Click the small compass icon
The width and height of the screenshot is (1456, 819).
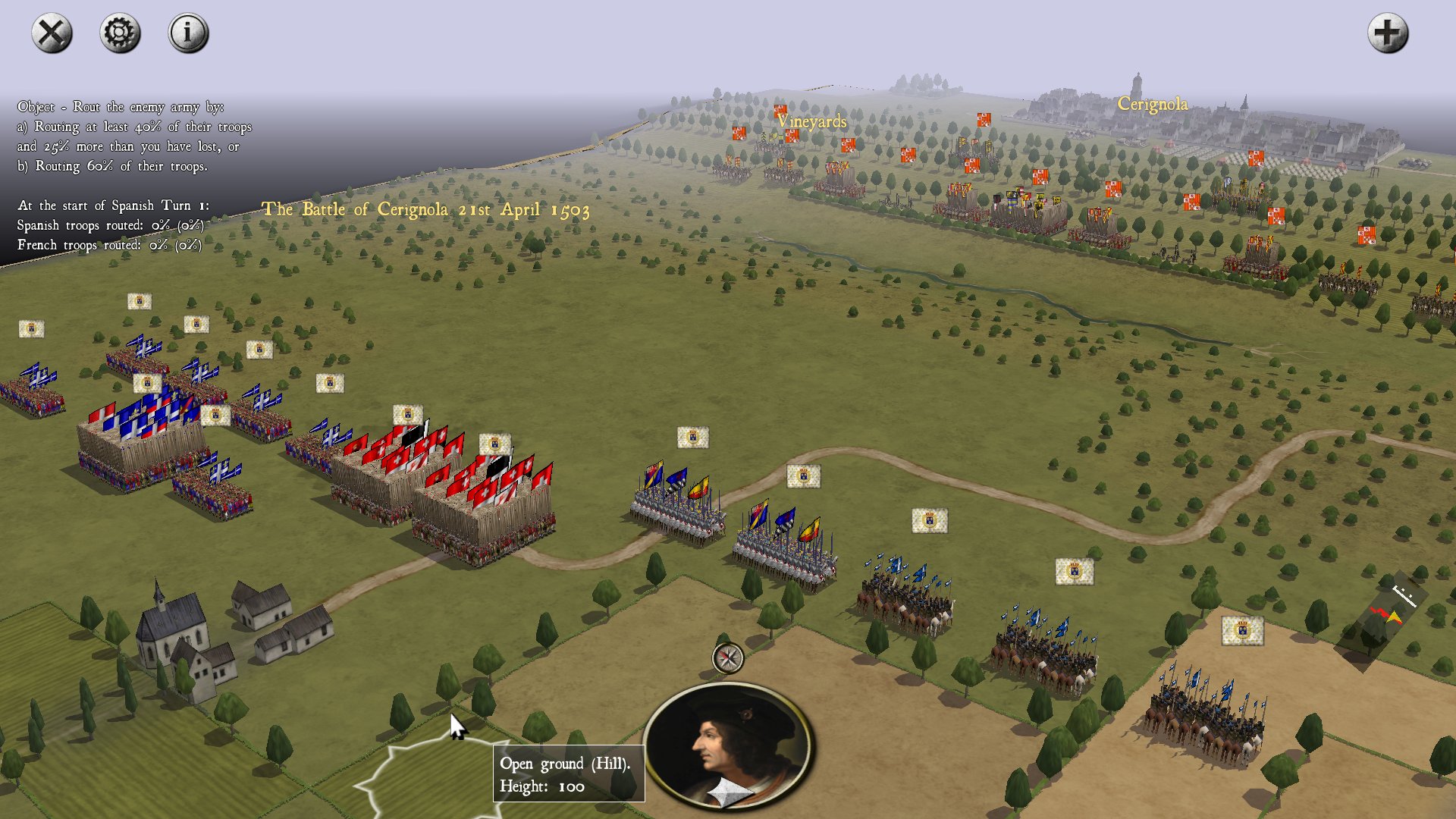tap(728, 658)
